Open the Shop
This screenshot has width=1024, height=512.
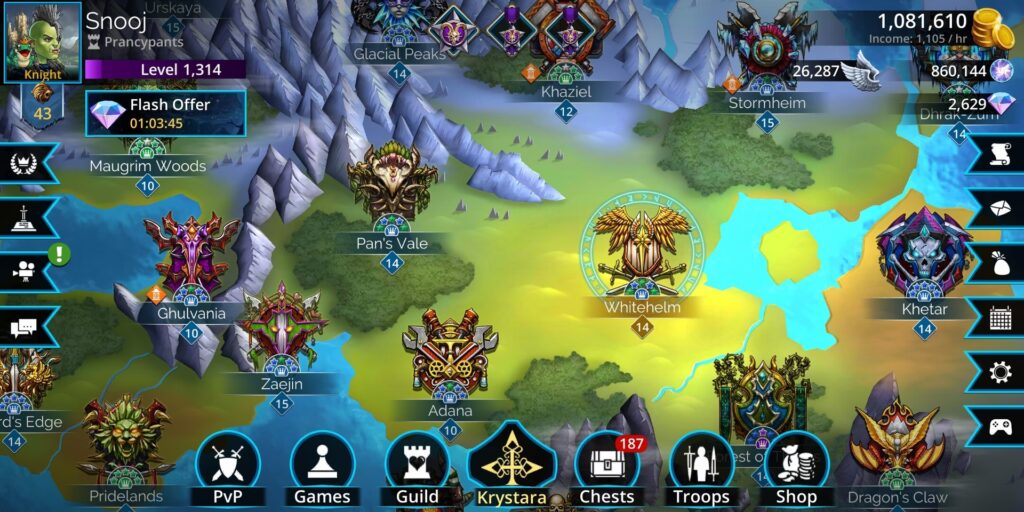[796, 468]
